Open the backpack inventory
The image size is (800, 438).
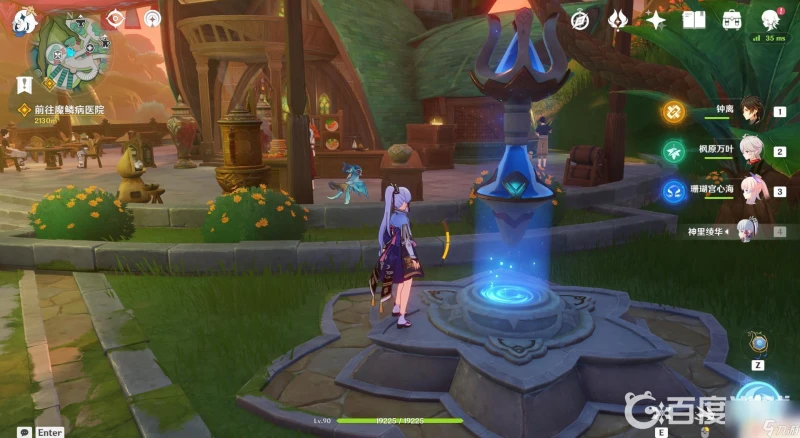click(732, 19)
